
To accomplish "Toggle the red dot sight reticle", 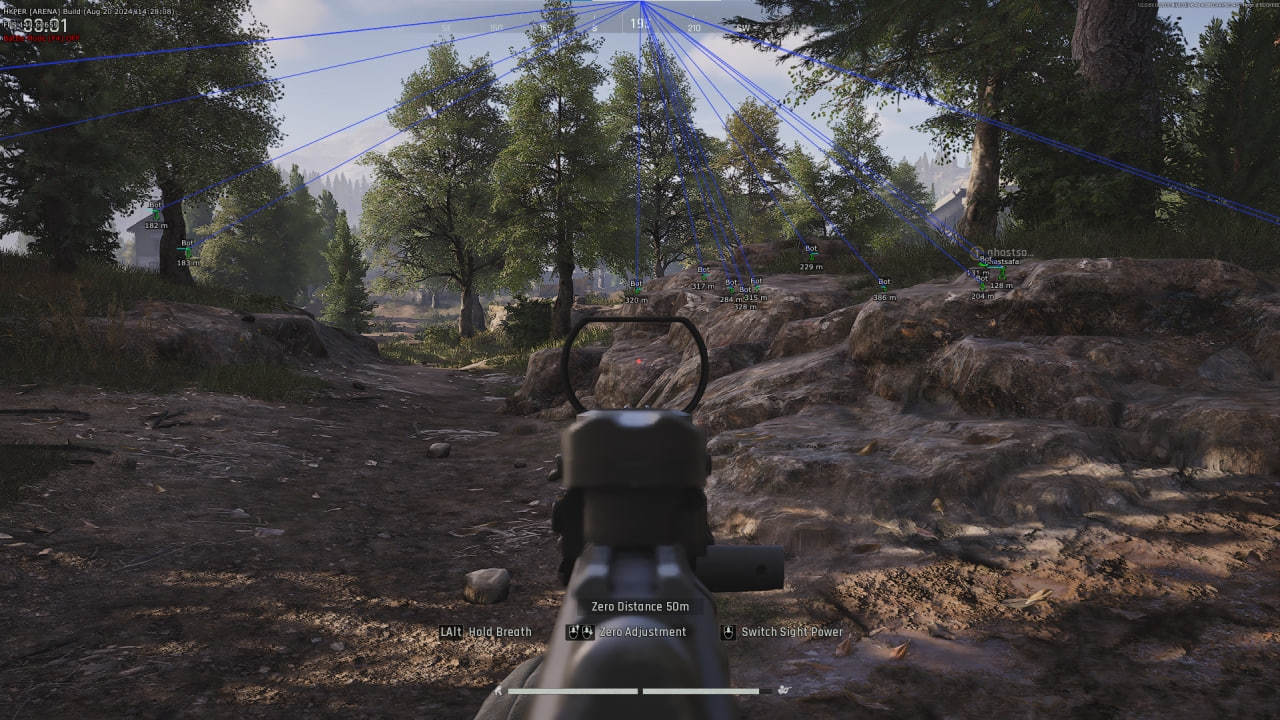I will tap(637, 362).
